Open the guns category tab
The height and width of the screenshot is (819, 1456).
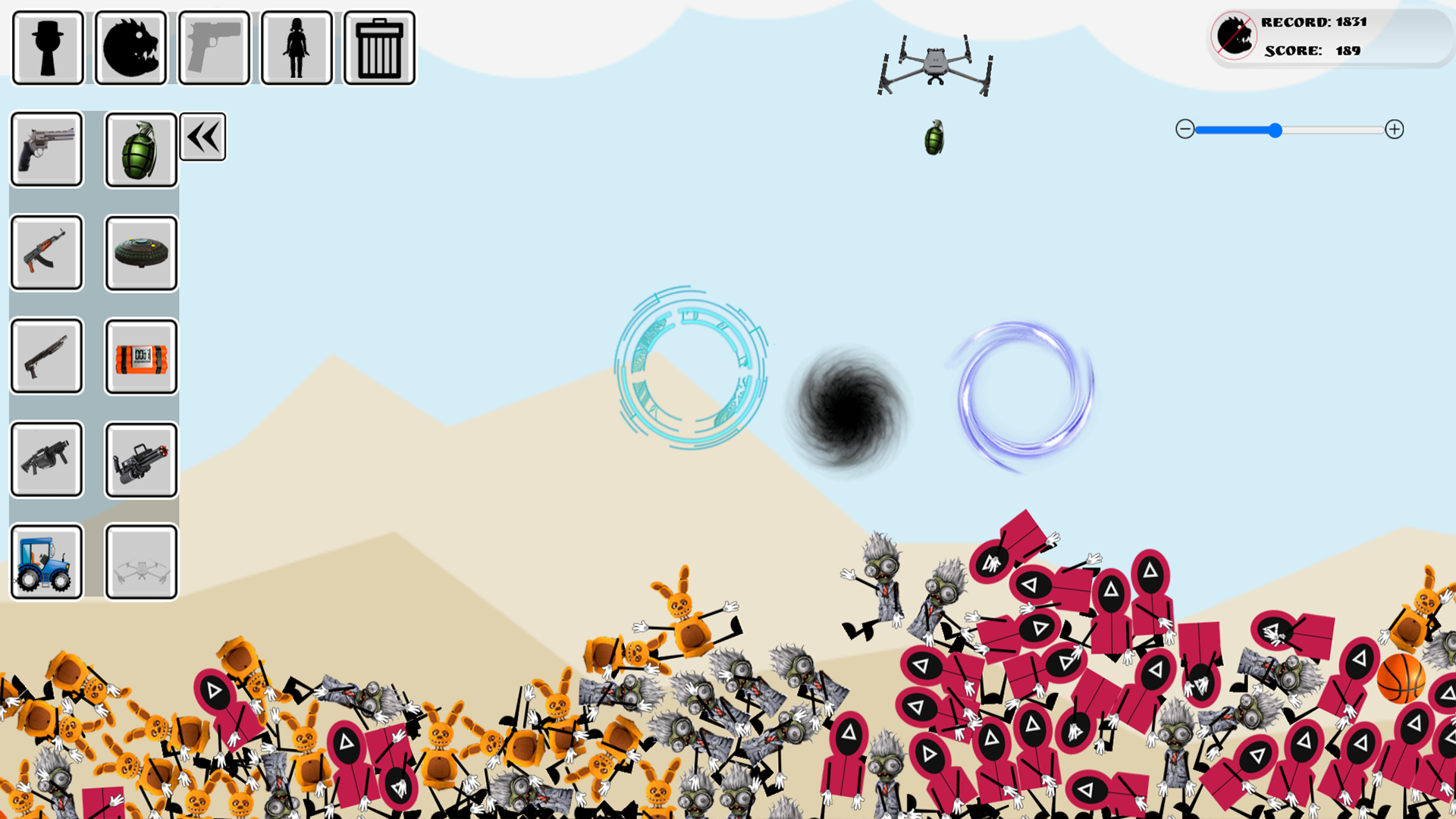213,47
